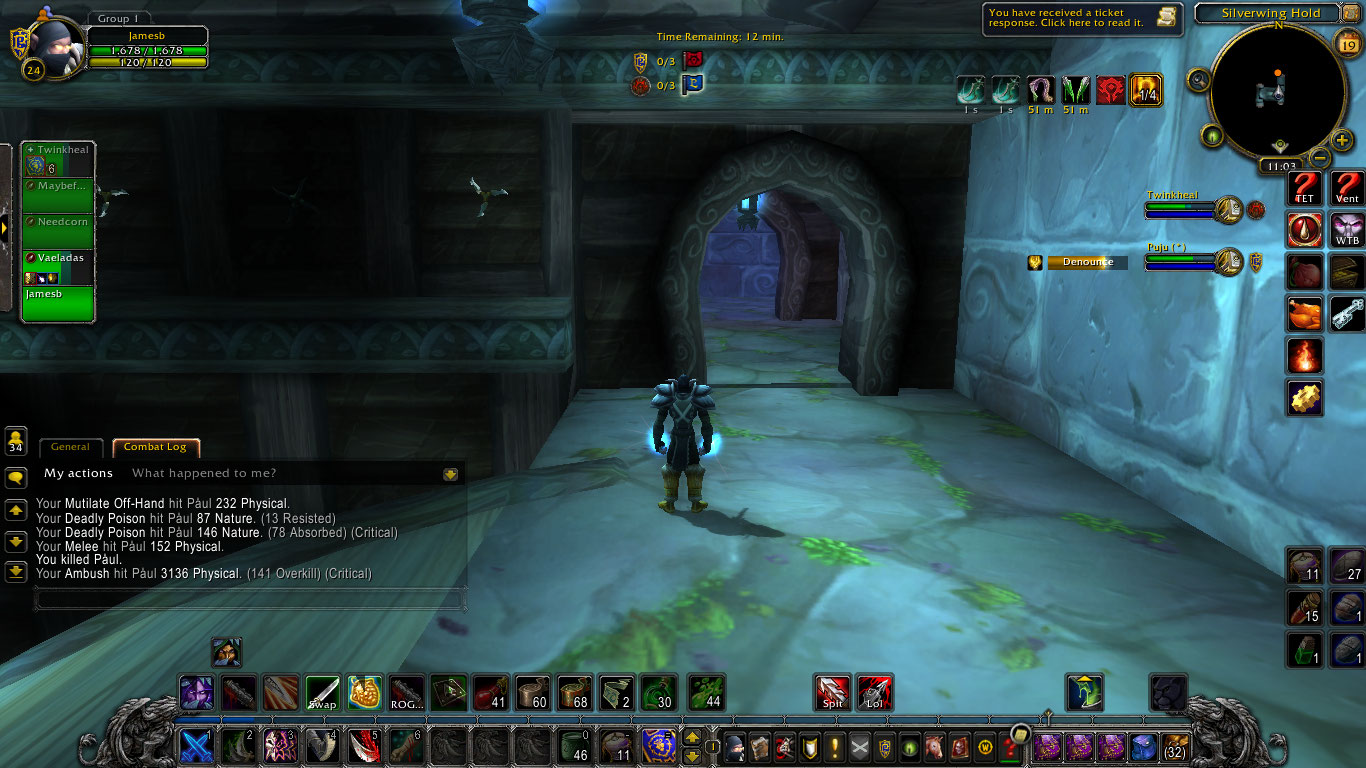
Task: Open the friends list button showing 34
Action: tap(16, 441)
